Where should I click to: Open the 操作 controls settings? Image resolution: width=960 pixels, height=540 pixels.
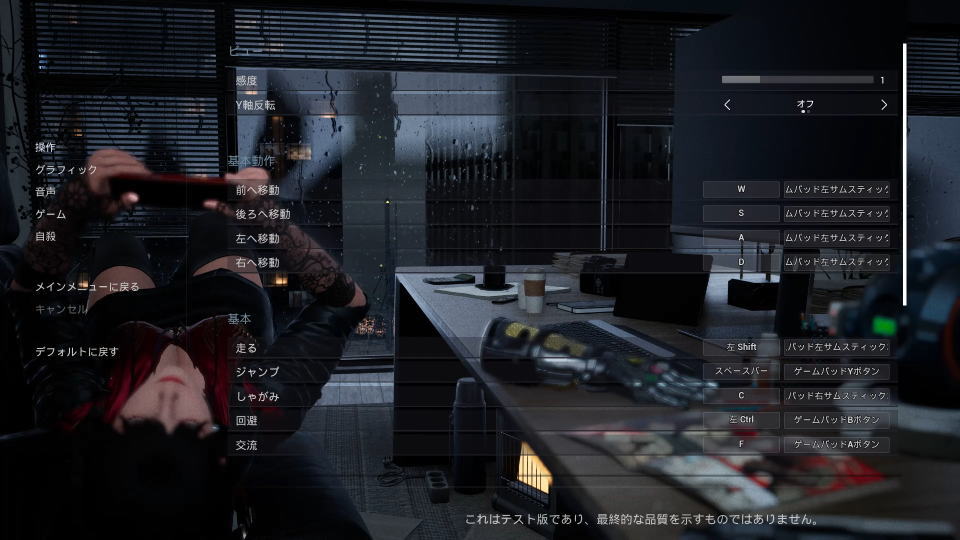tap(46, 147)
